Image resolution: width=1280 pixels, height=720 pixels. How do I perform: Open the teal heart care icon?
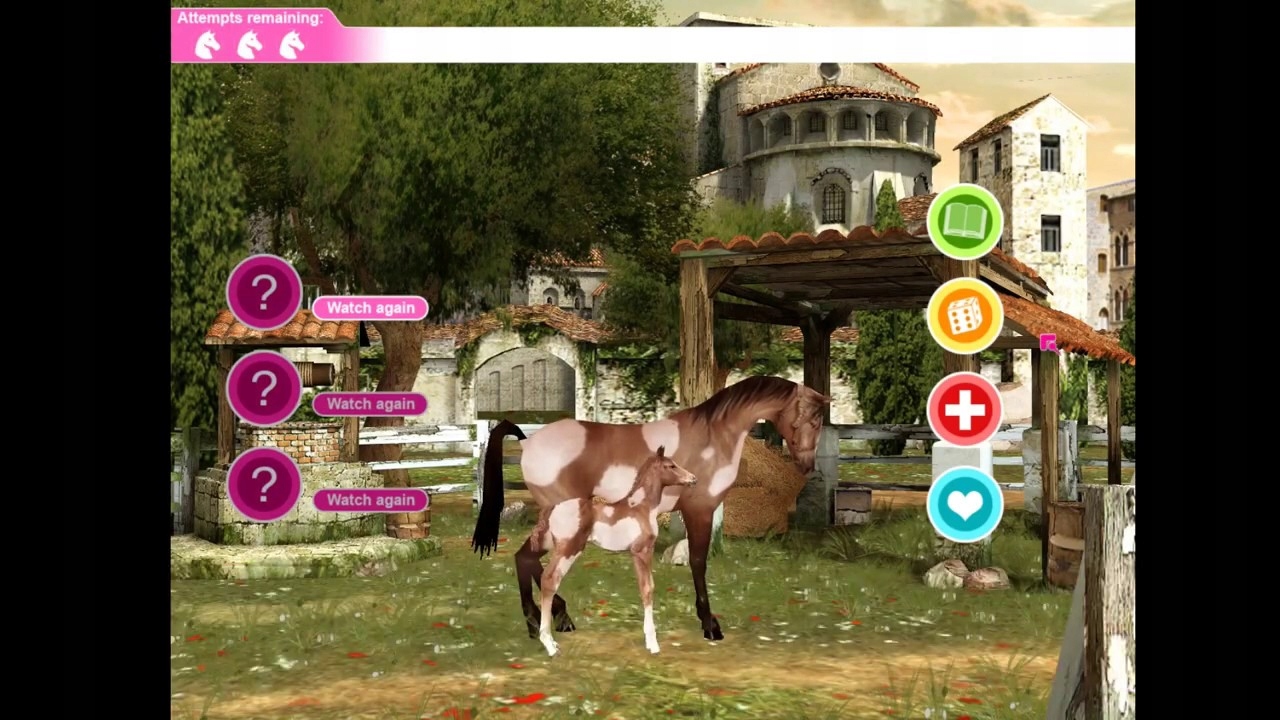[964, 504]
